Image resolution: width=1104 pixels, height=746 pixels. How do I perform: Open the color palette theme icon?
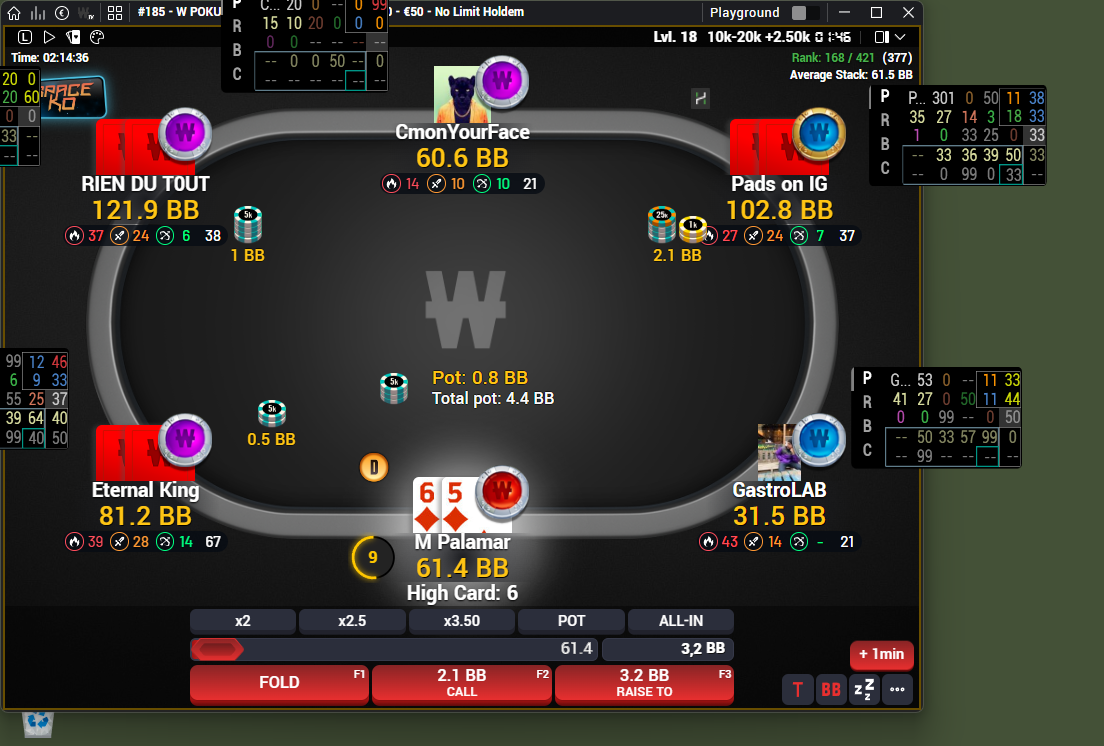pyautogui.click(x=97, y=37)
